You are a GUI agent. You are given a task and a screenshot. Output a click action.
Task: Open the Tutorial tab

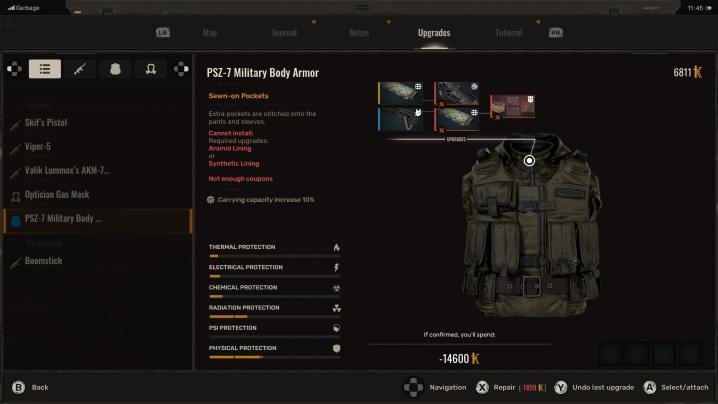click(x=508, y=33)
